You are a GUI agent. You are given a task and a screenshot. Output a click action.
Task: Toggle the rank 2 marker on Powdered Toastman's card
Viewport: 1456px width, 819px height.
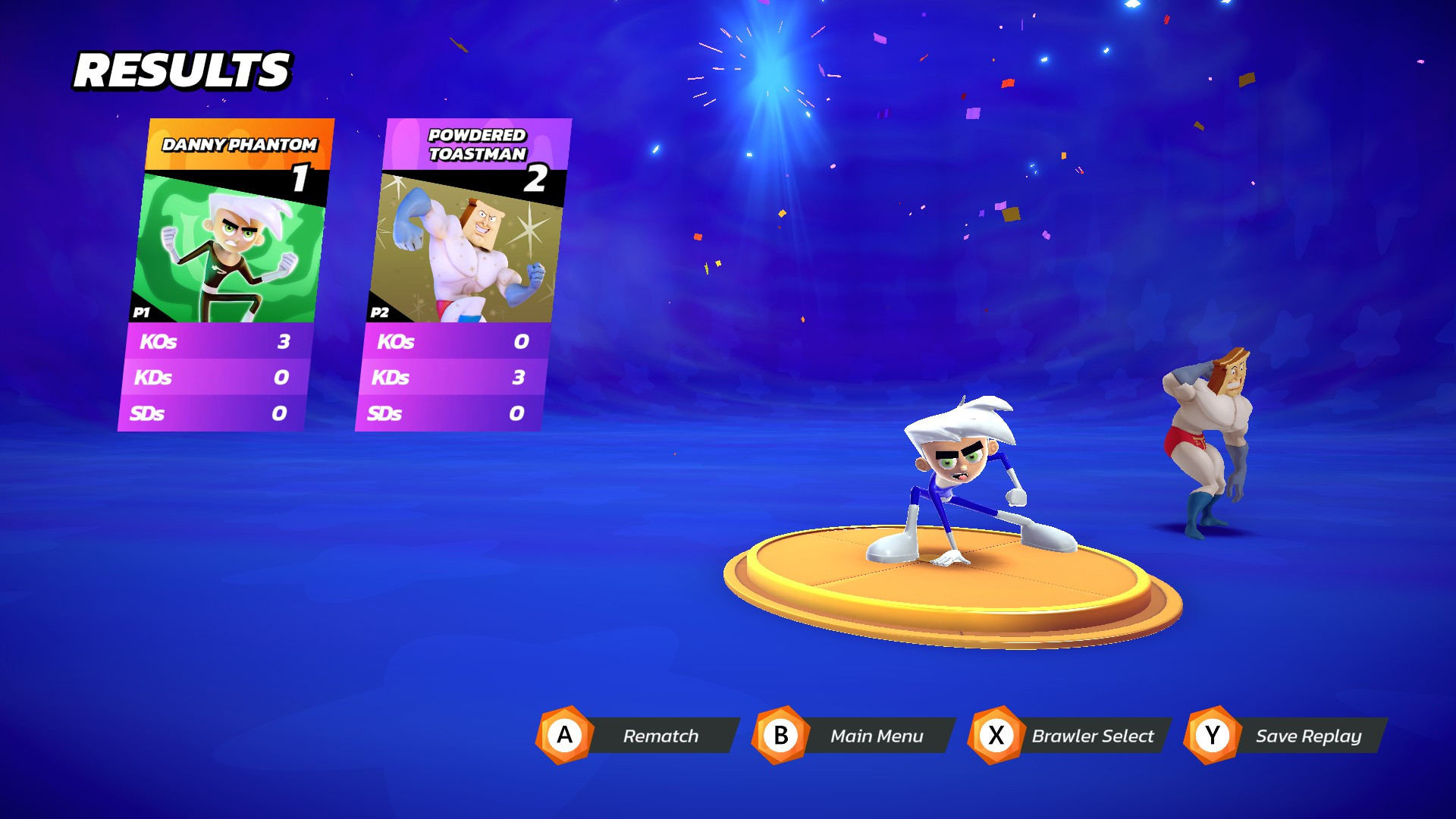pyautogui.click(x=536, y=180)
